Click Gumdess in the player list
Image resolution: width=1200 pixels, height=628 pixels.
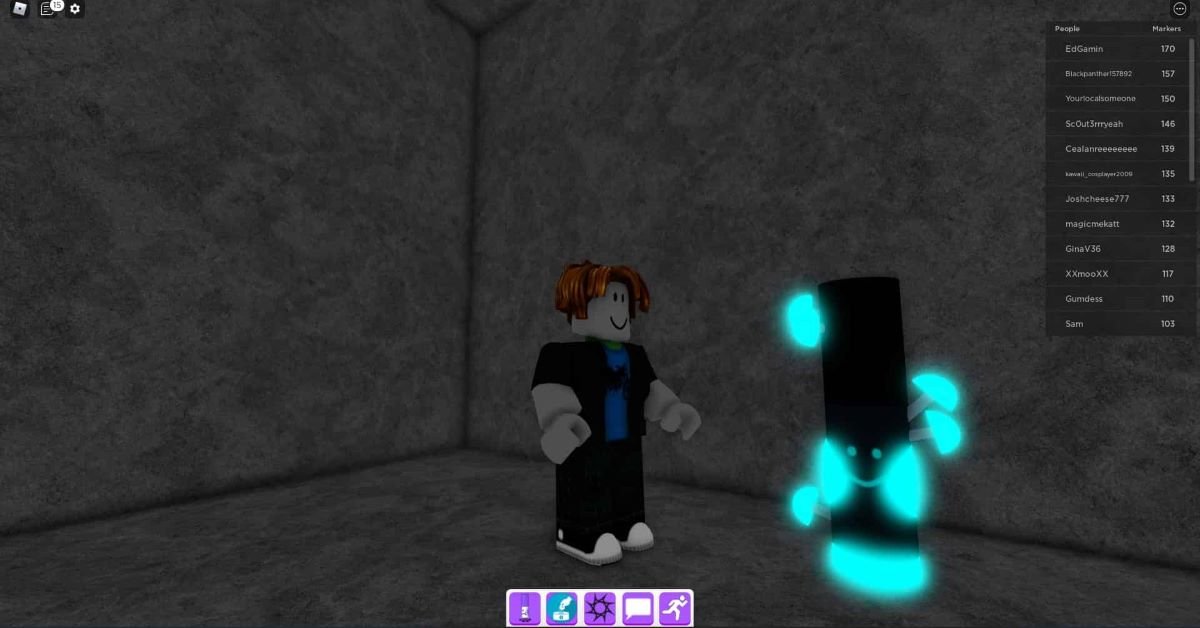[x=1085, y=299]
